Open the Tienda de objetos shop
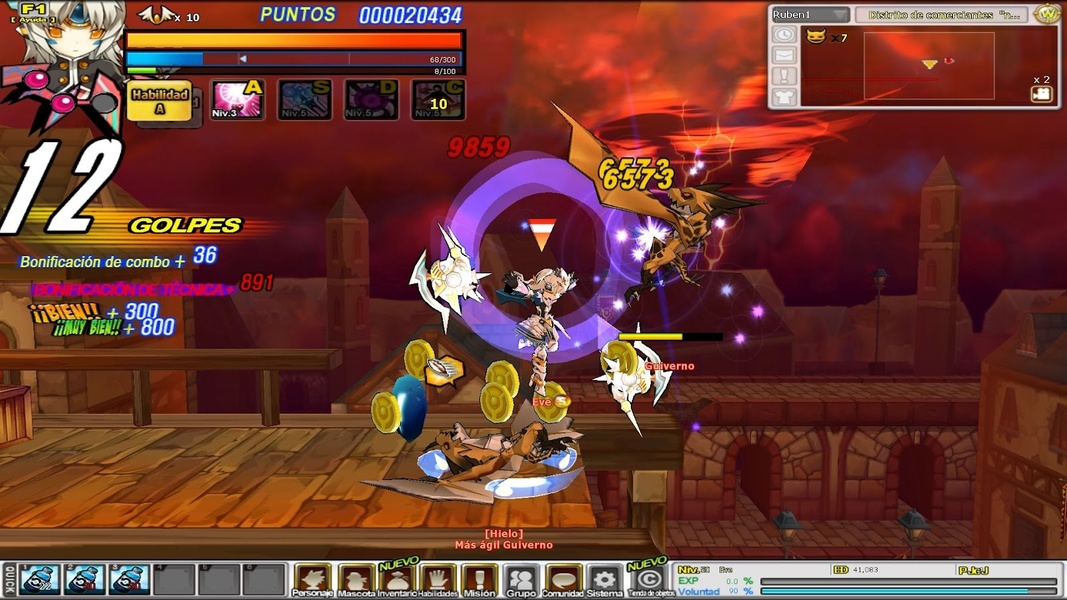Screen dimensions: 1067x600 point(649,579)
